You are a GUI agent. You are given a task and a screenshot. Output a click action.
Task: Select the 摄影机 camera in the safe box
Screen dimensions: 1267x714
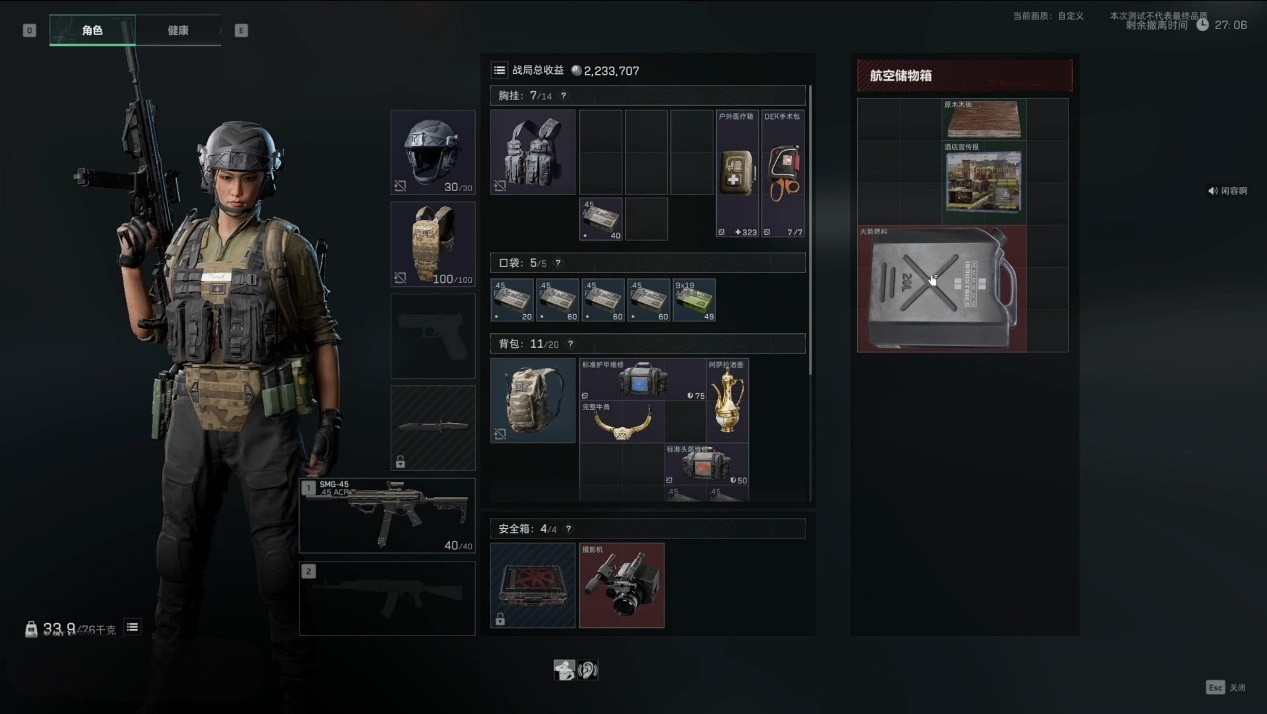pyautogui.click(x=621, y=585)
